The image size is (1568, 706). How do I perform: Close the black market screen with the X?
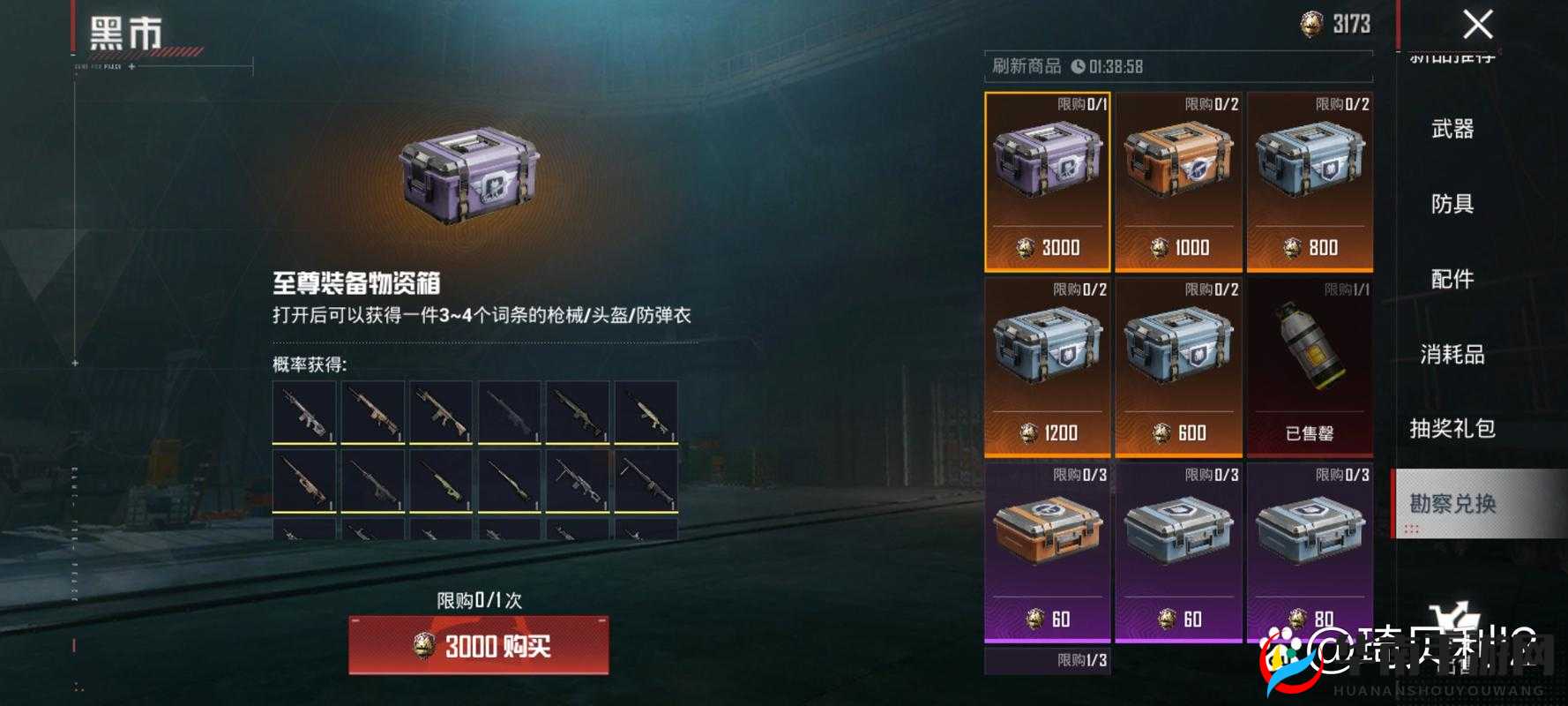pyautogui.click(x=1475, y=25)
